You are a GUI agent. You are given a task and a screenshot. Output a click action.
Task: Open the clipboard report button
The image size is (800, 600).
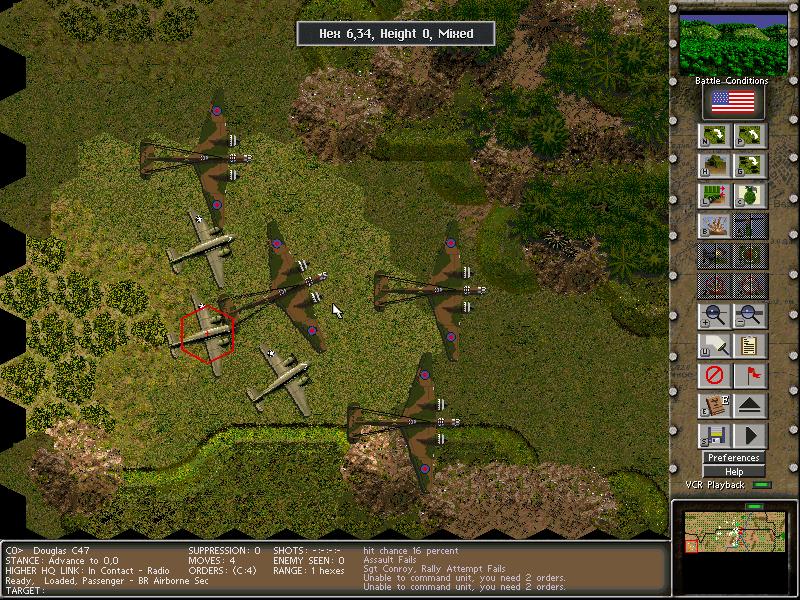coord(750,346)
